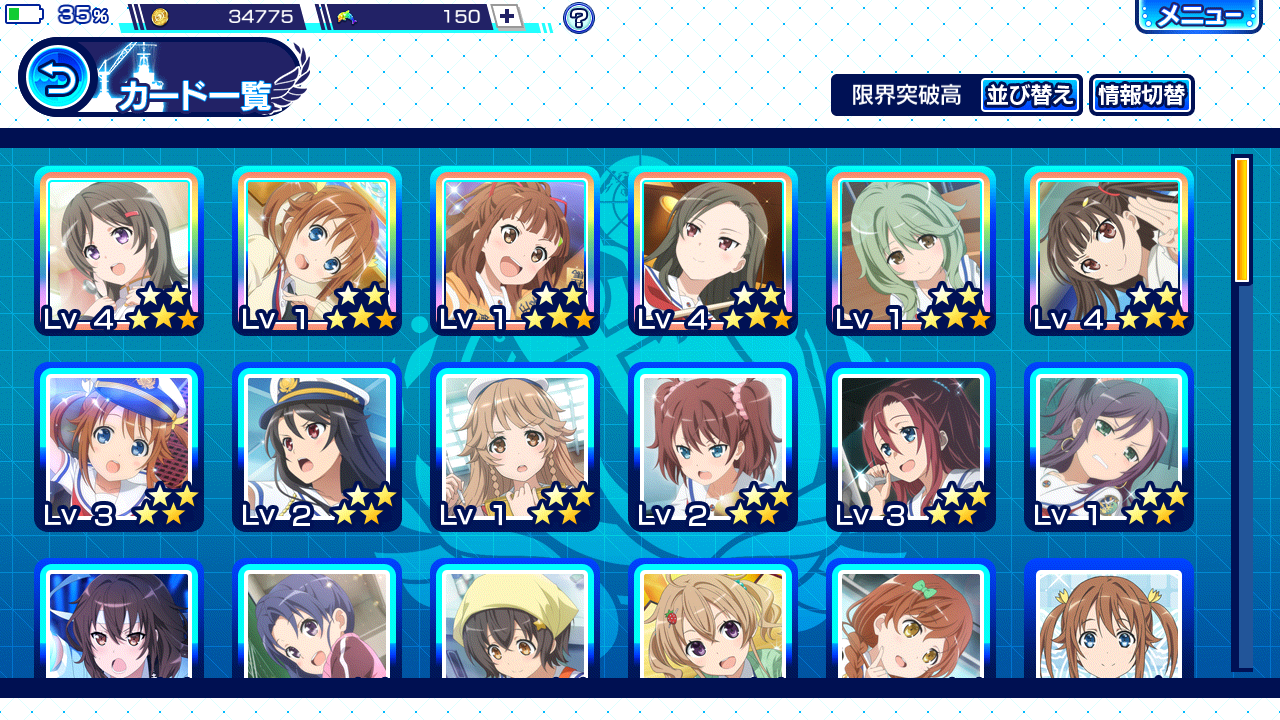Toggle card info with 情報切替

coord(1141,95)
